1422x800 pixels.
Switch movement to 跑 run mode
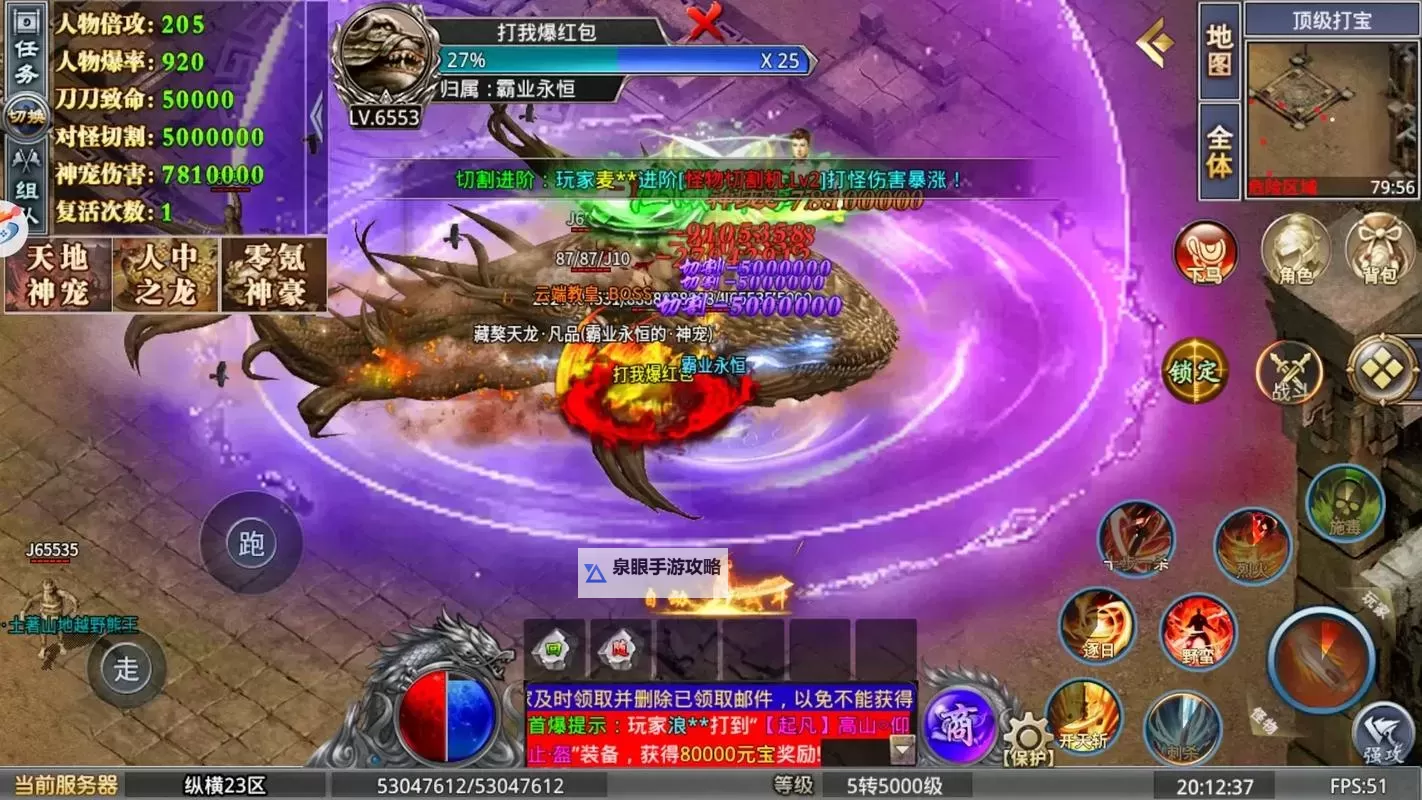(x=250, y=543)
